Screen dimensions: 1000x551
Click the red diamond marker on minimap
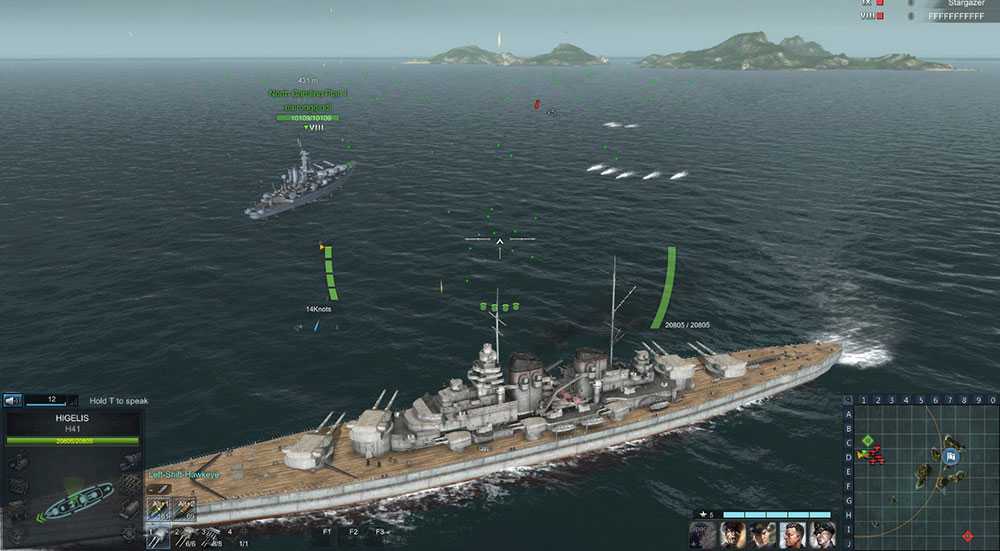tap(967, 537)
